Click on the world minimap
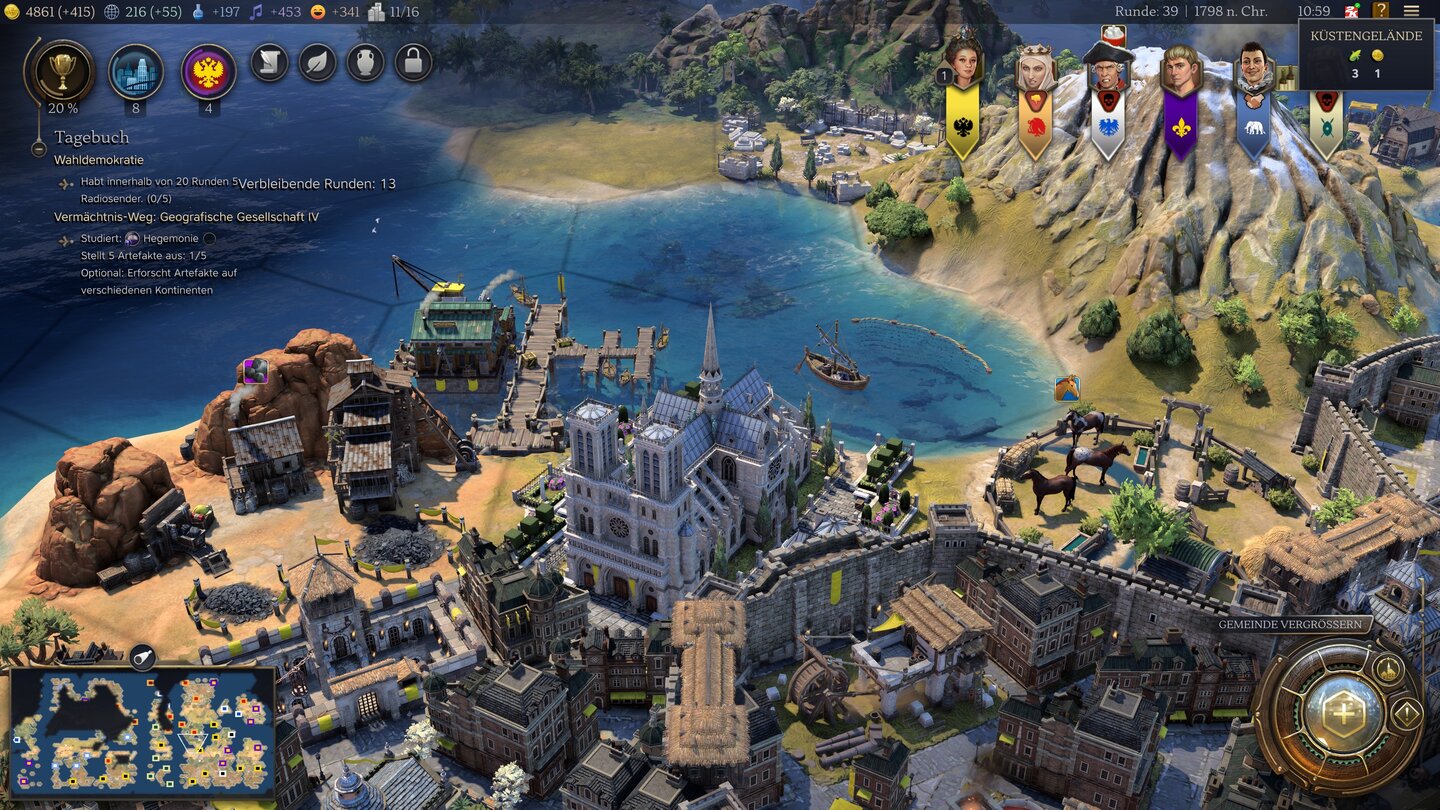This screenshot has width=1440, height=810. point(142,732)
